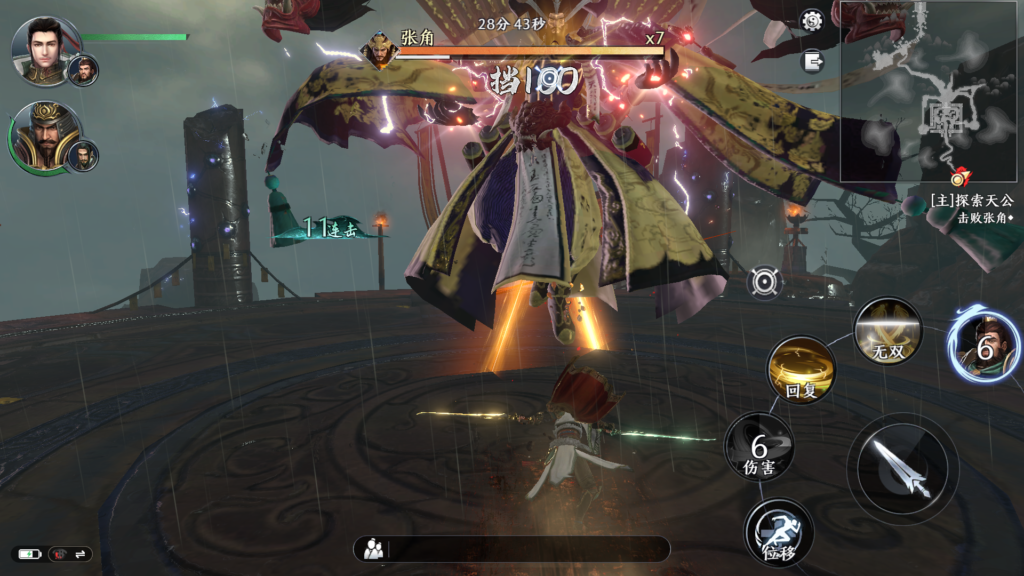Select the first hero portrait
1024x576 pixels.
41,50
